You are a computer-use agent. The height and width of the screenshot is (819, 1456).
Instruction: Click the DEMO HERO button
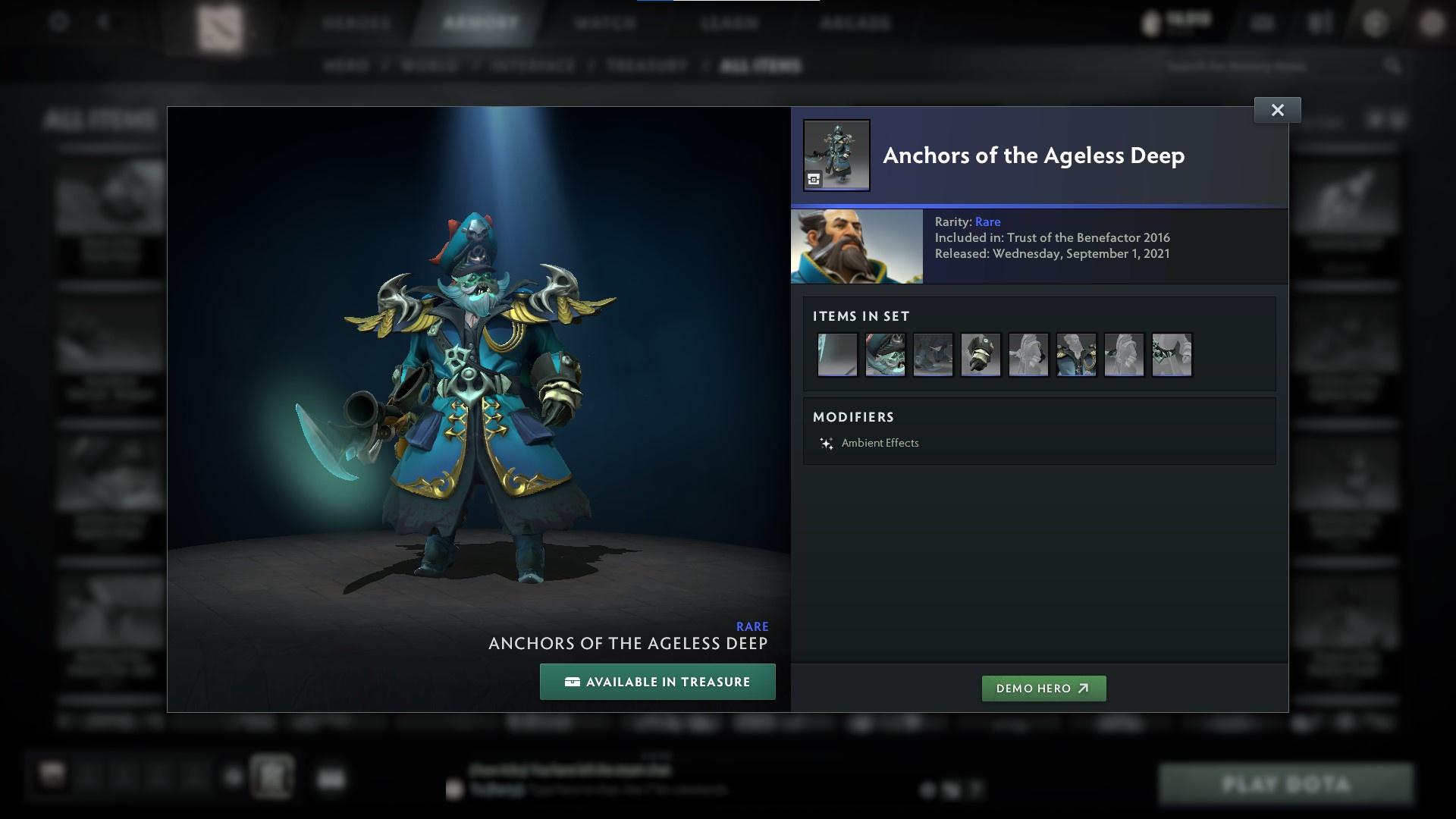coord(1043,689)
